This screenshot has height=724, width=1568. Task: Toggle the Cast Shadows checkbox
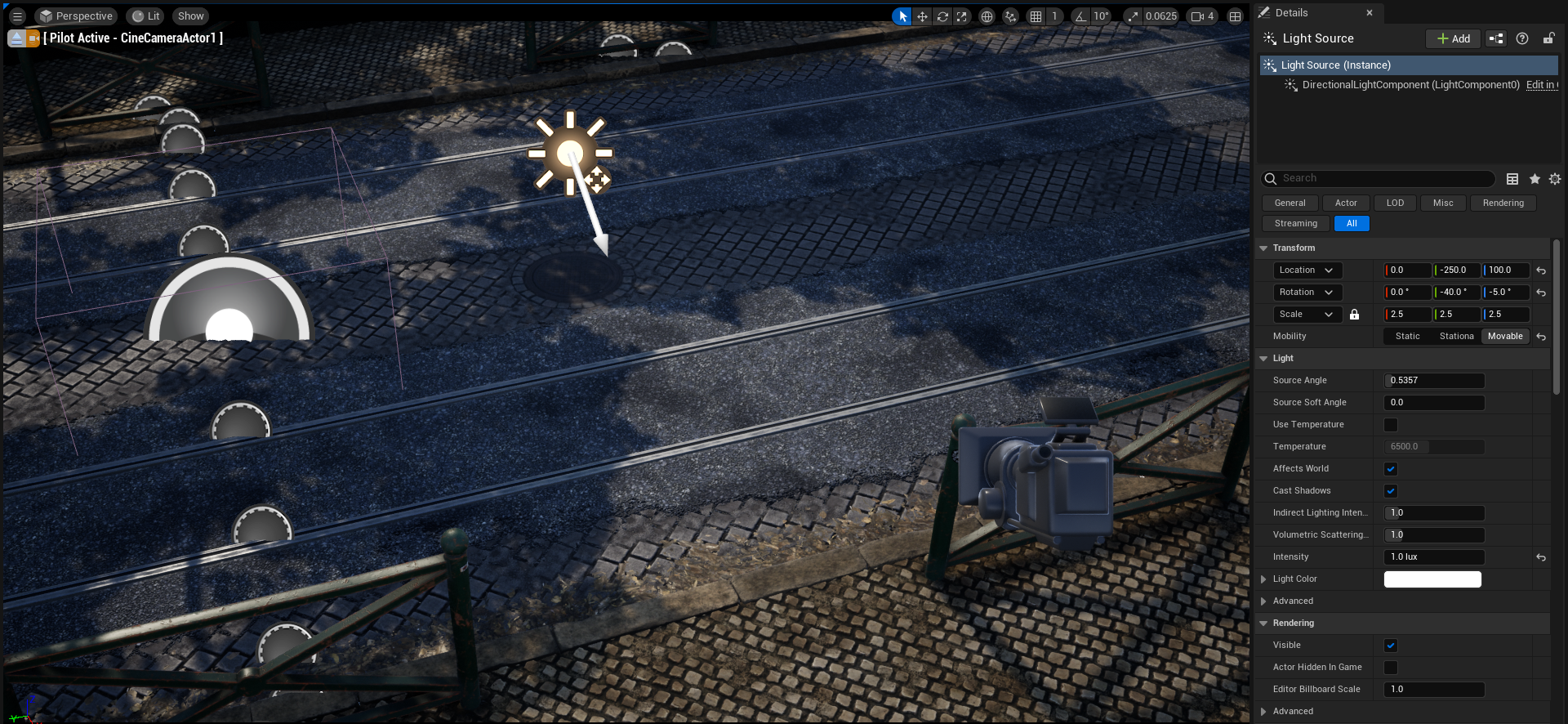[1391, 491]
